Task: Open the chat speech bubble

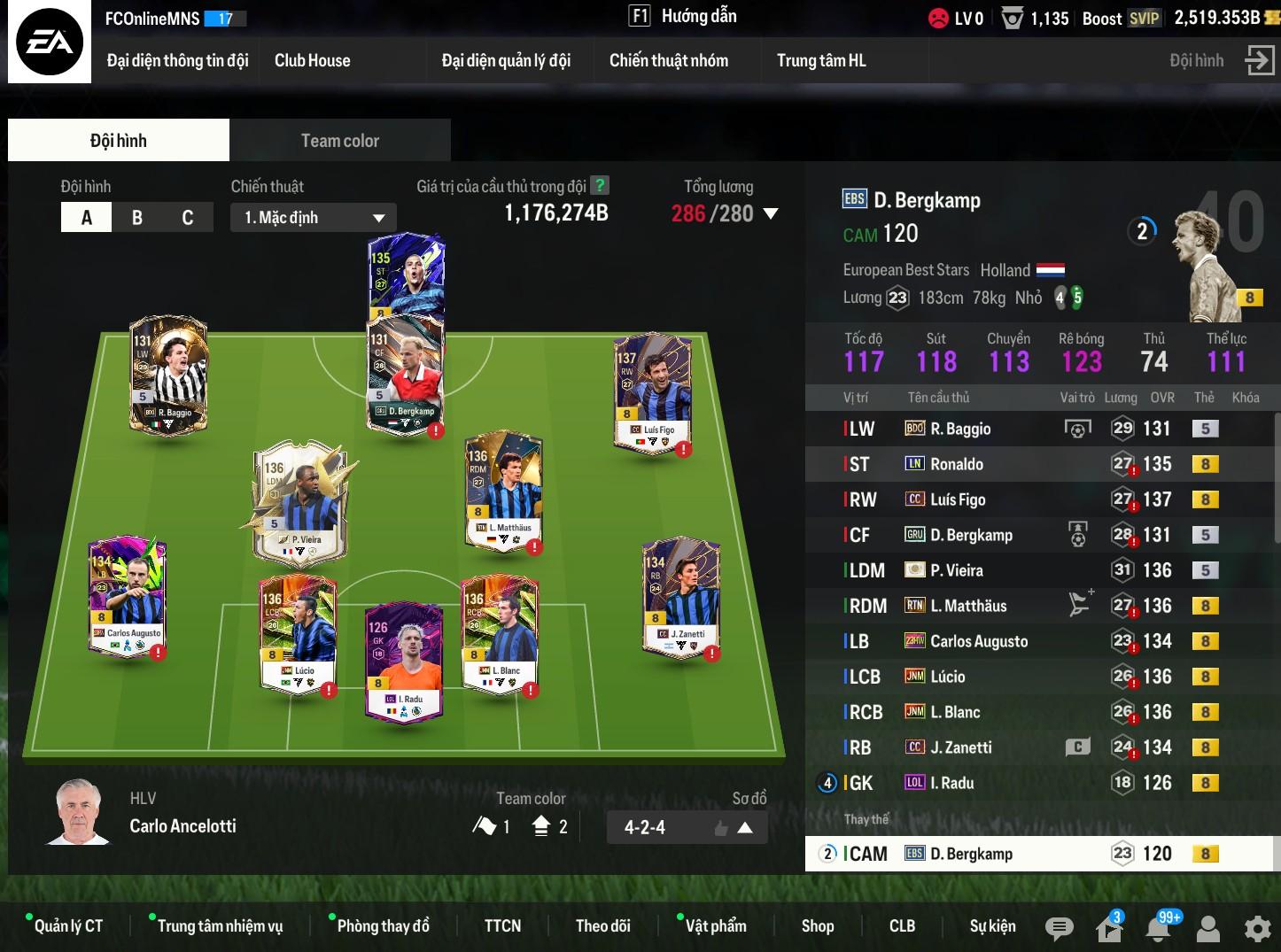Action: (1059, 928)
